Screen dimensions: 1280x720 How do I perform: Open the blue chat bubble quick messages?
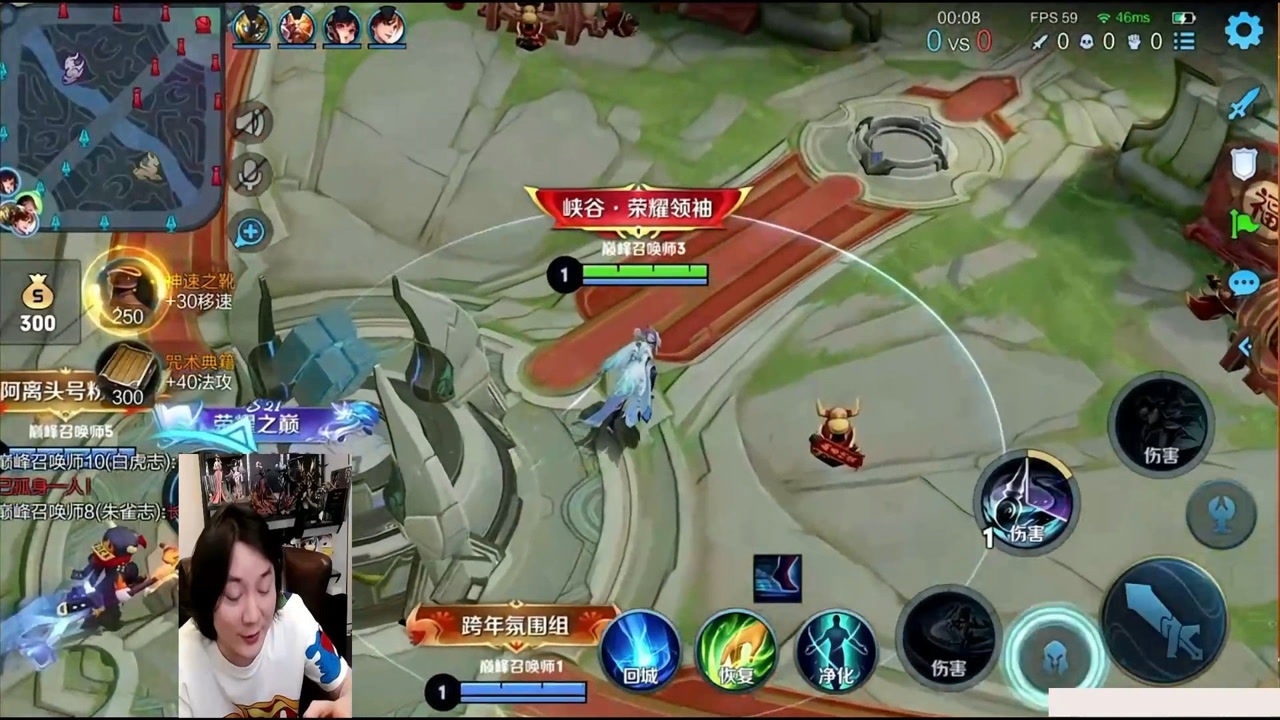pyautogui.click(x=1243, y=284)
